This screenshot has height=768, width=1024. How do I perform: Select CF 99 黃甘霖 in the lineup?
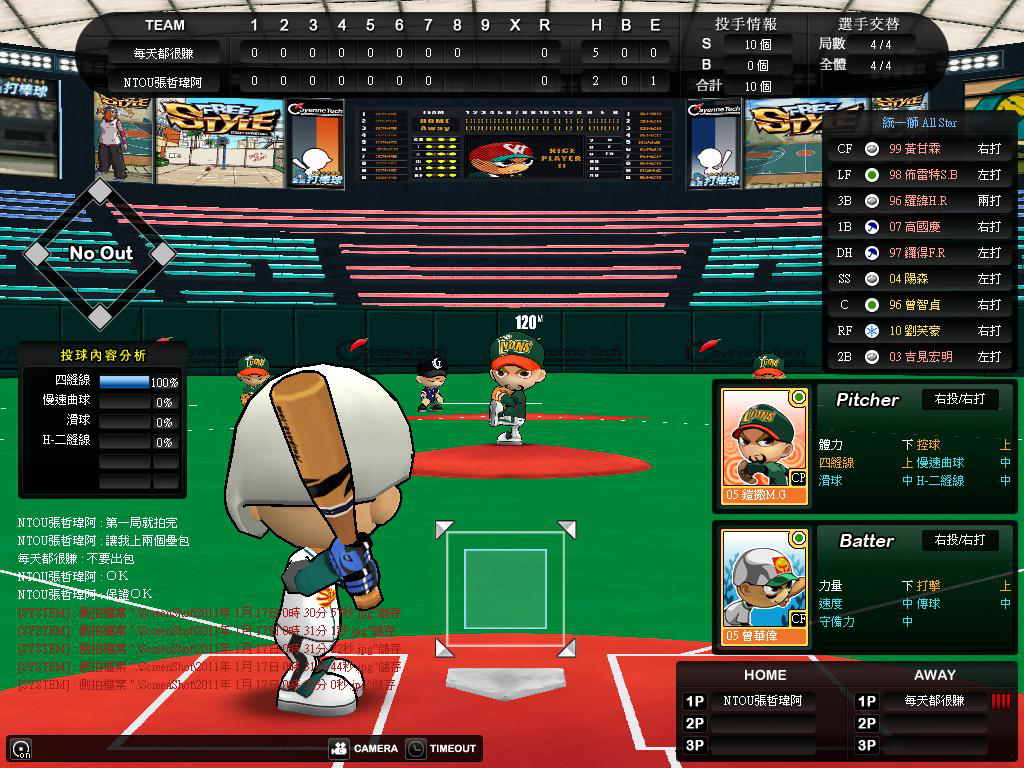919,148
